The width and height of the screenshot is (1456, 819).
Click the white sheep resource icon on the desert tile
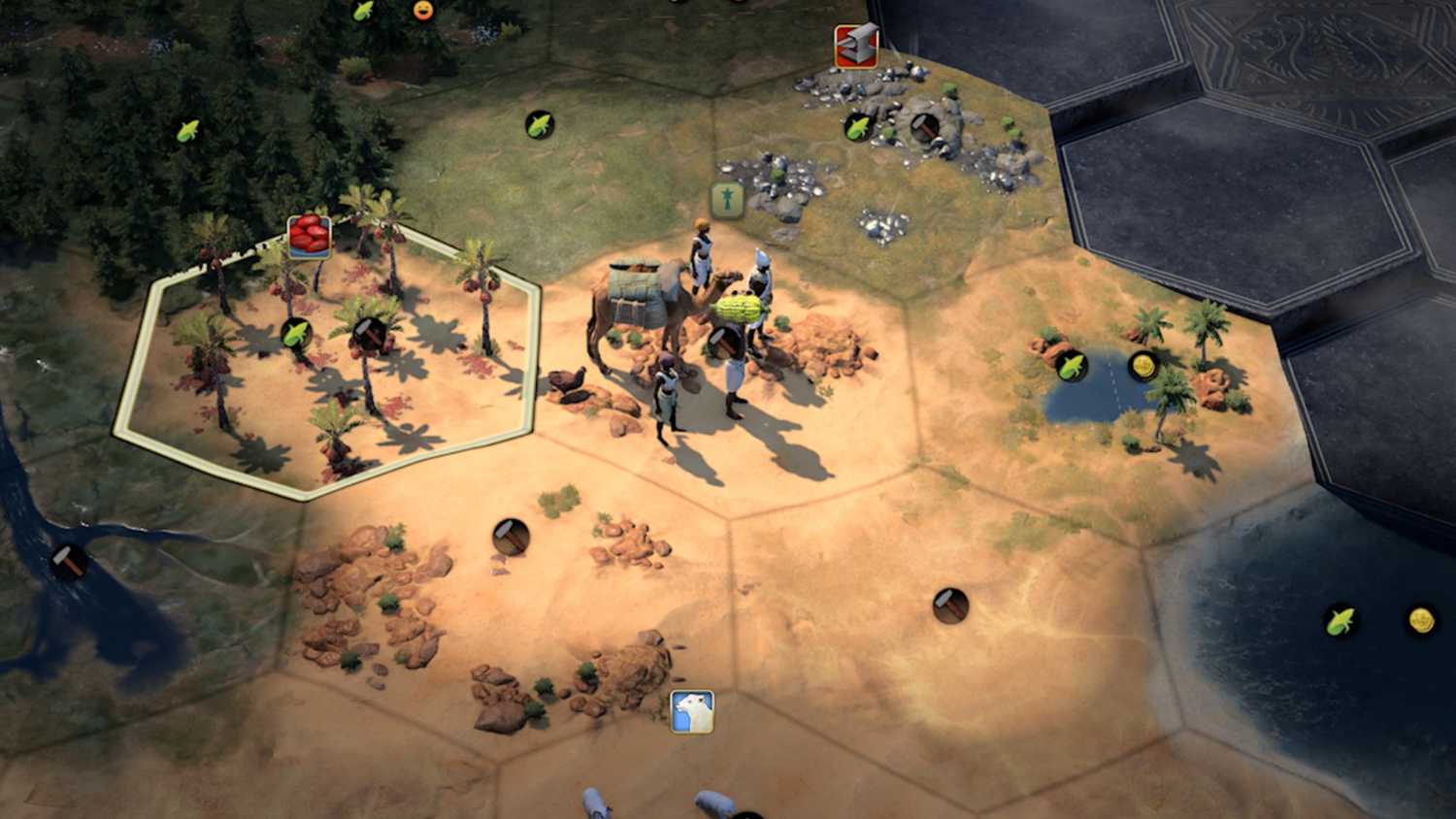click(692, 707)
